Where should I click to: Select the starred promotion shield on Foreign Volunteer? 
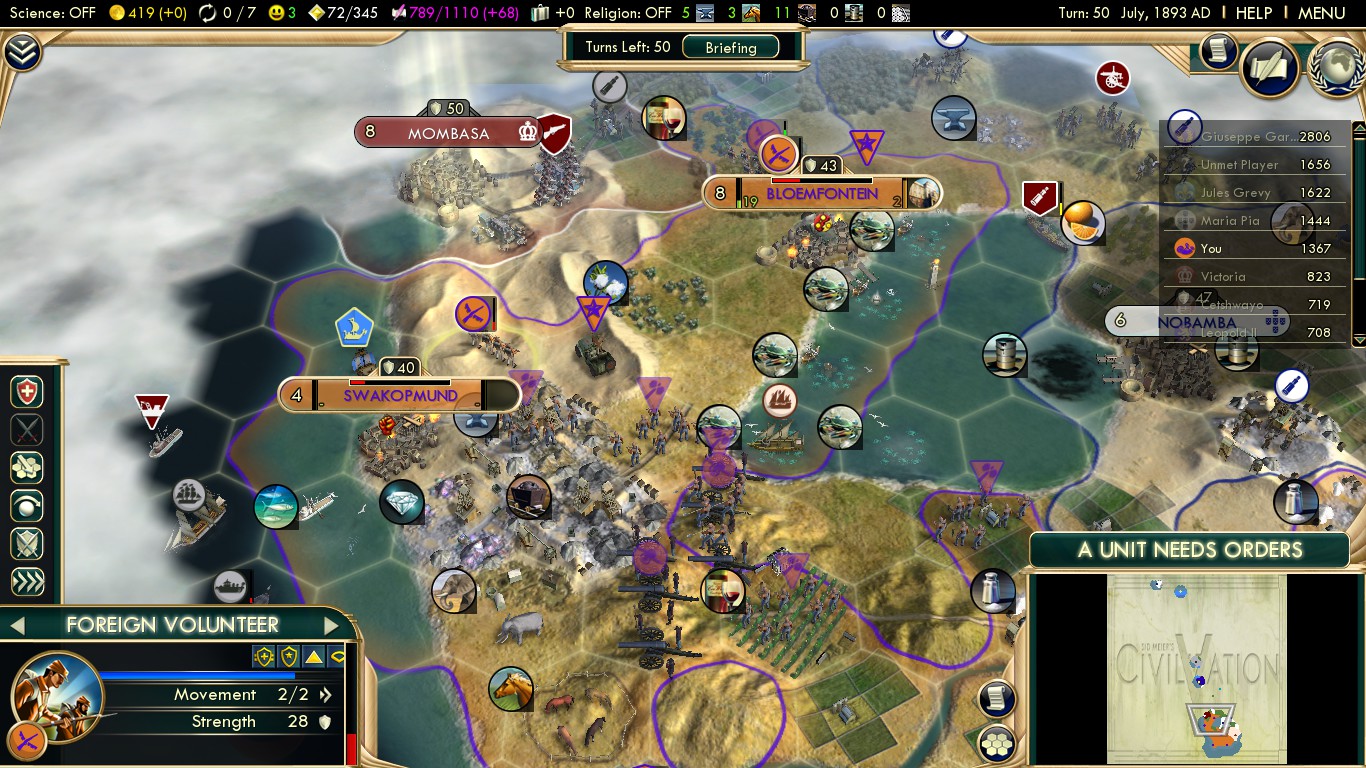point(287,656)
